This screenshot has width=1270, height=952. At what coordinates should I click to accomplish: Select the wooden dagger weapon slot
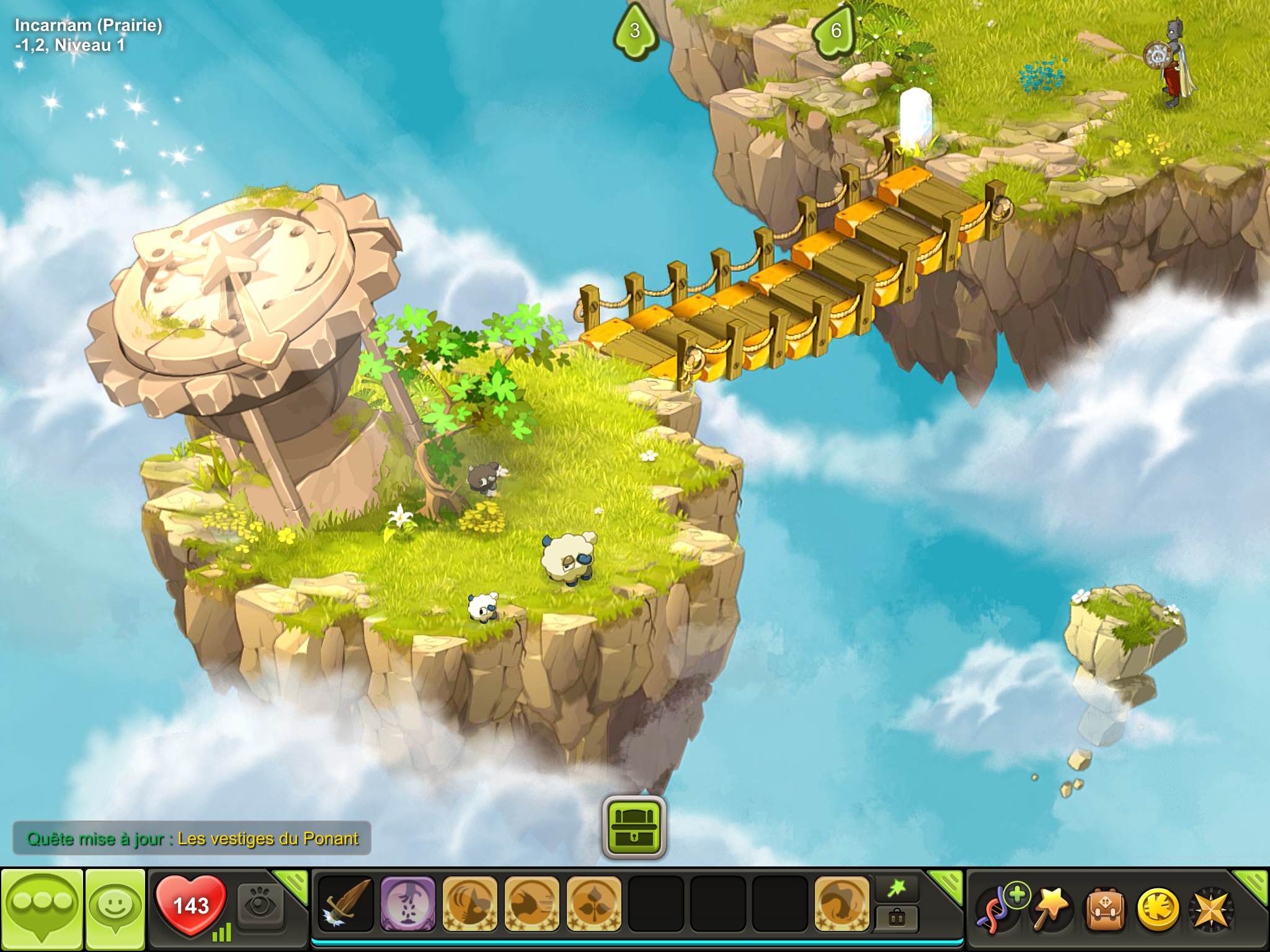[346, 904]
